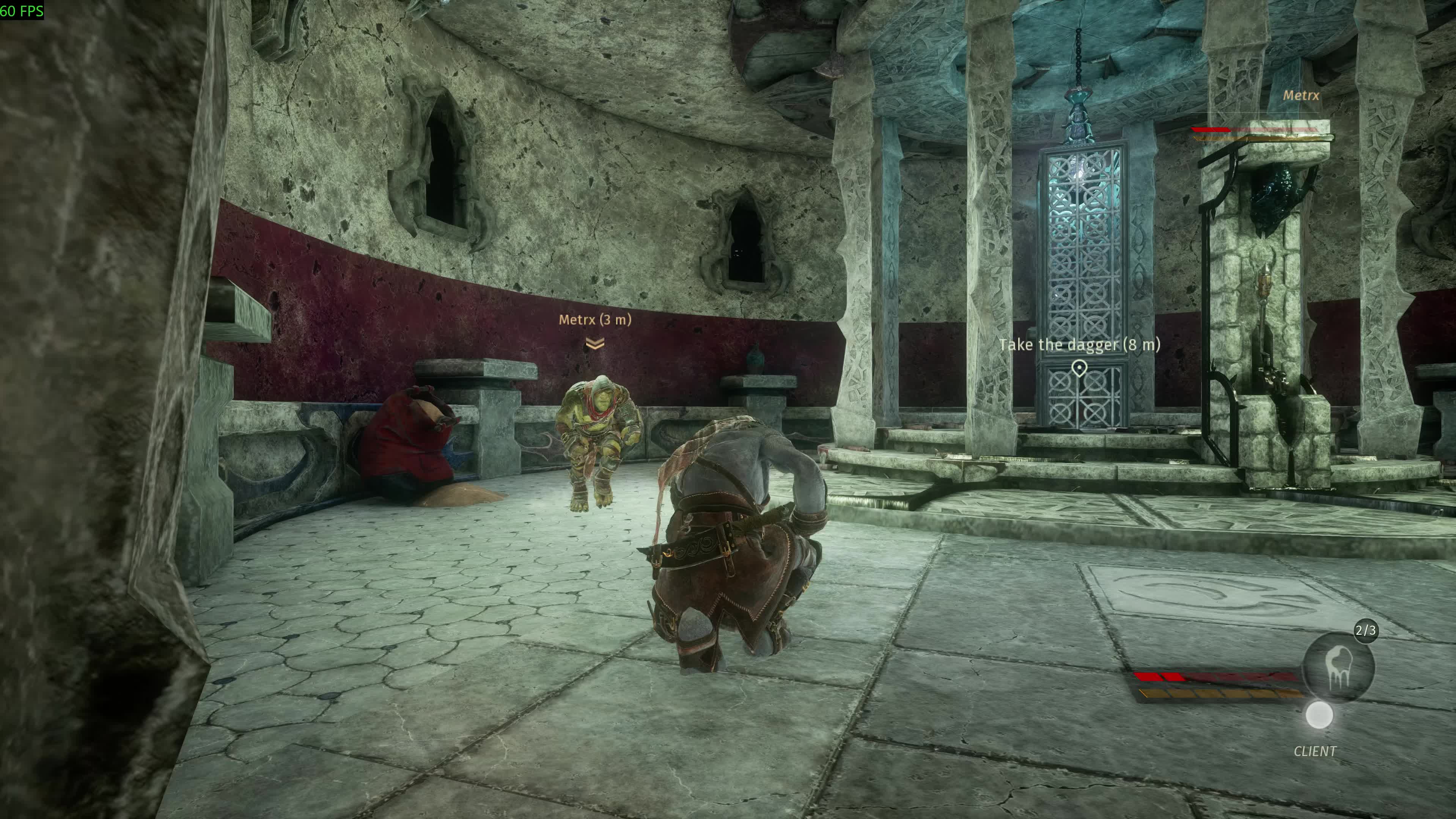The height and width of the screenshot is (819, 1456).
Task: Click the glowing white visibility orb
Action: point(1319,715)
